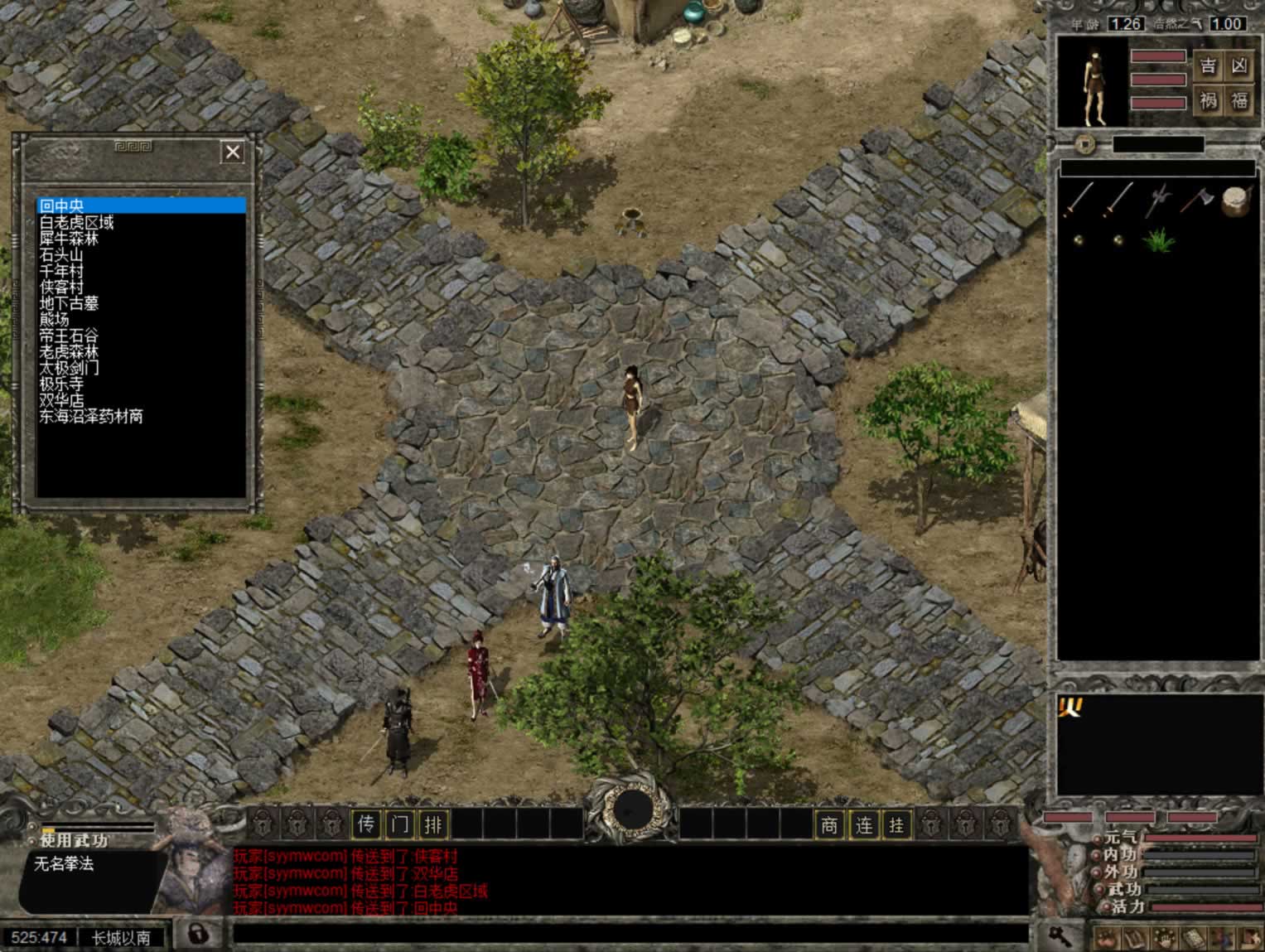Click the 传 button on the action bar
This screenshot has height=952, width=1265.
[x=366, y=824]
